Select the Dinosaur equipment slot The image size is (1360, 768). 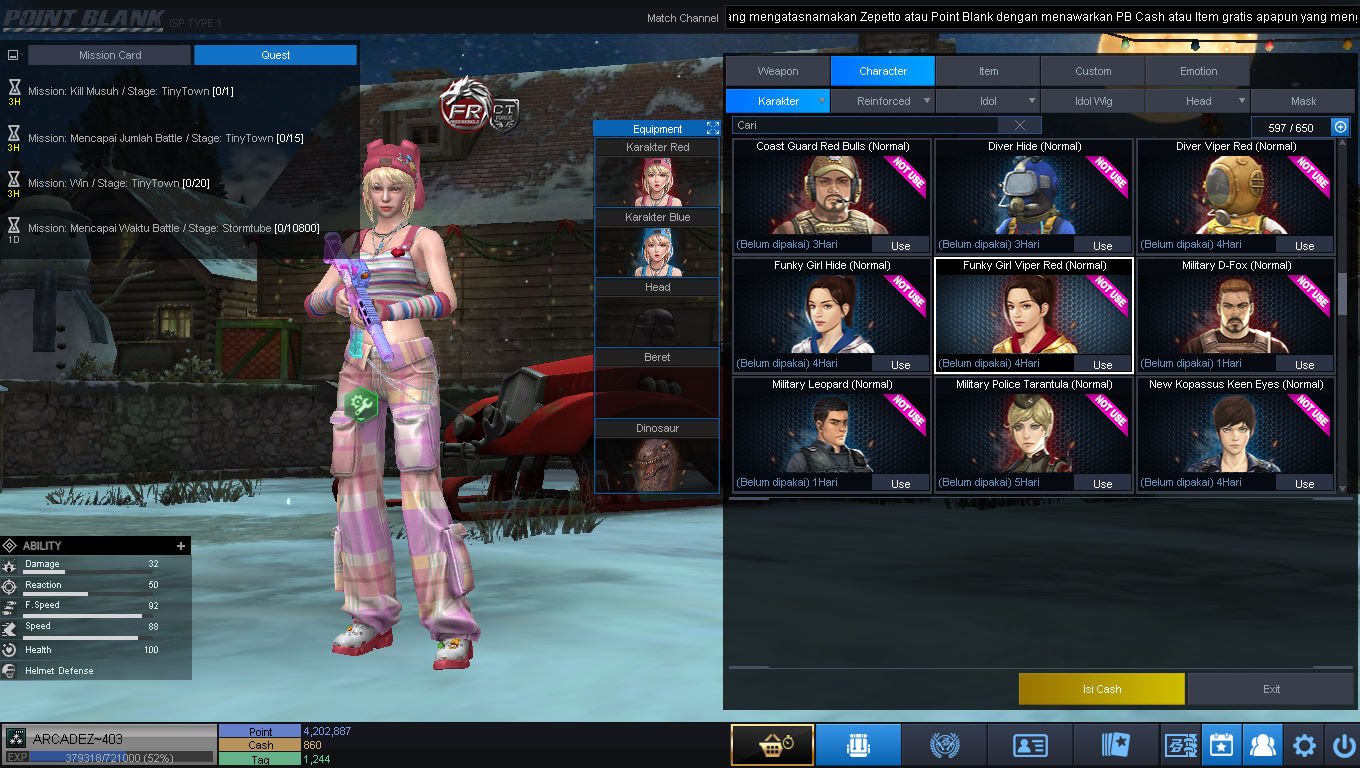[x=657, y=456]
